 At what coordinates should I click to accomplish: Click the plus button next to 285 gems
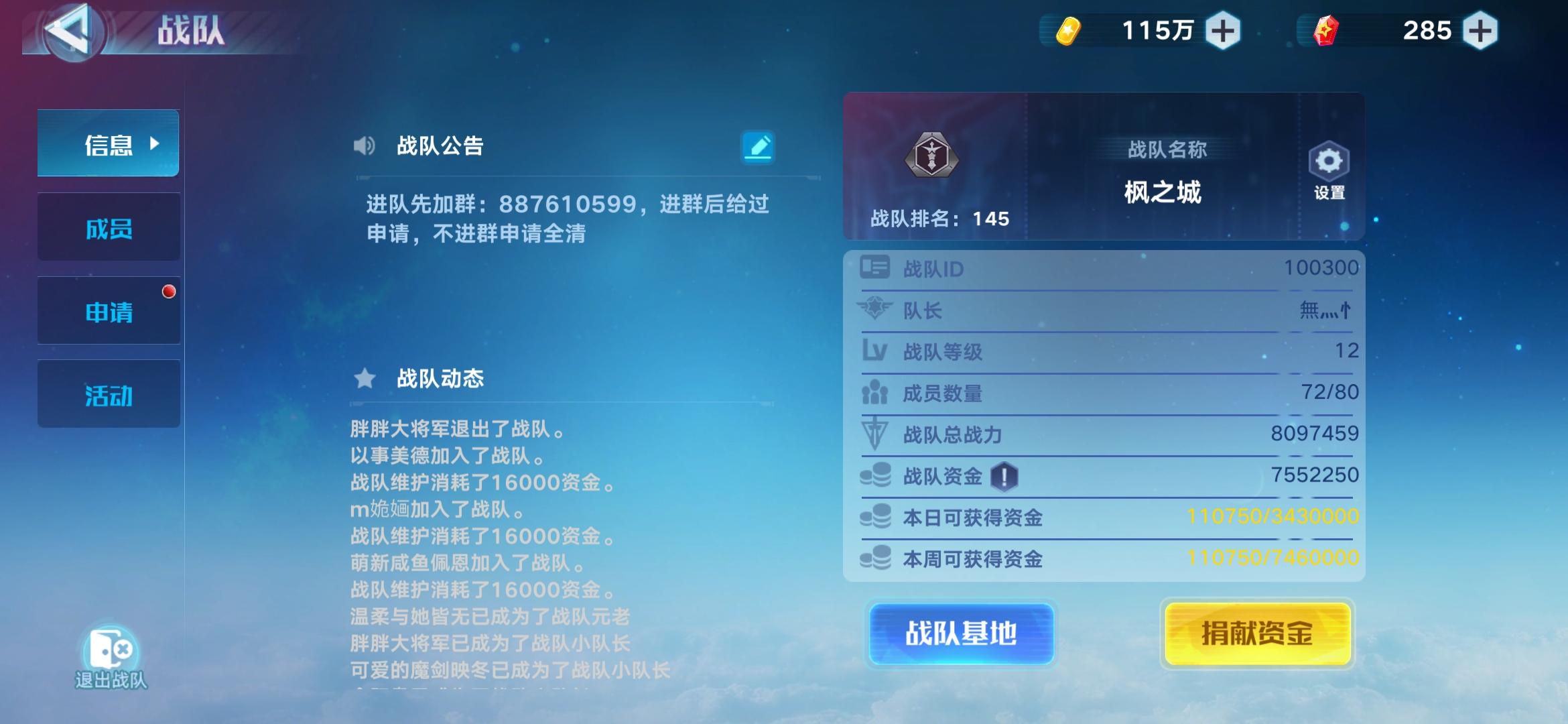point(1477,29)
